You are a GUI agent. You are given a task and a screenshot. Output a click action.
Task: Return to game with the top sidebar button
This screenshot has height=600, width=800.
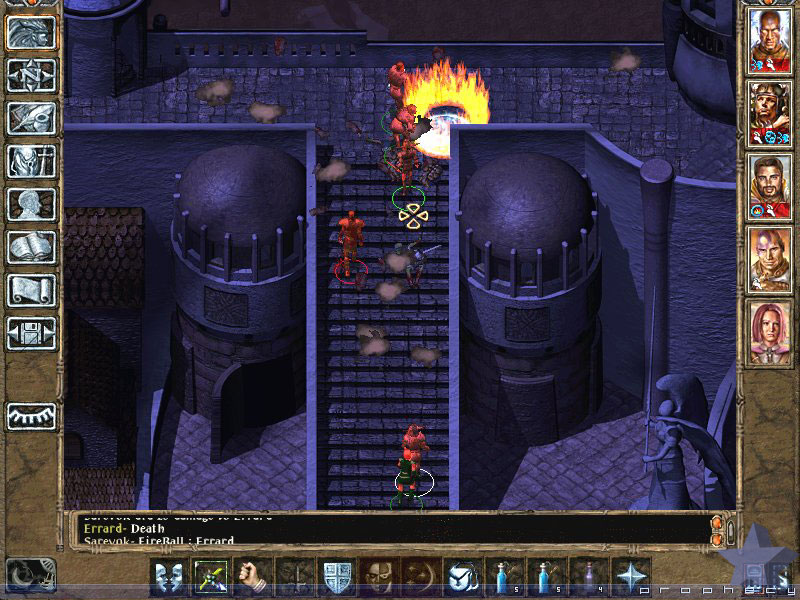tap(31, 32)
